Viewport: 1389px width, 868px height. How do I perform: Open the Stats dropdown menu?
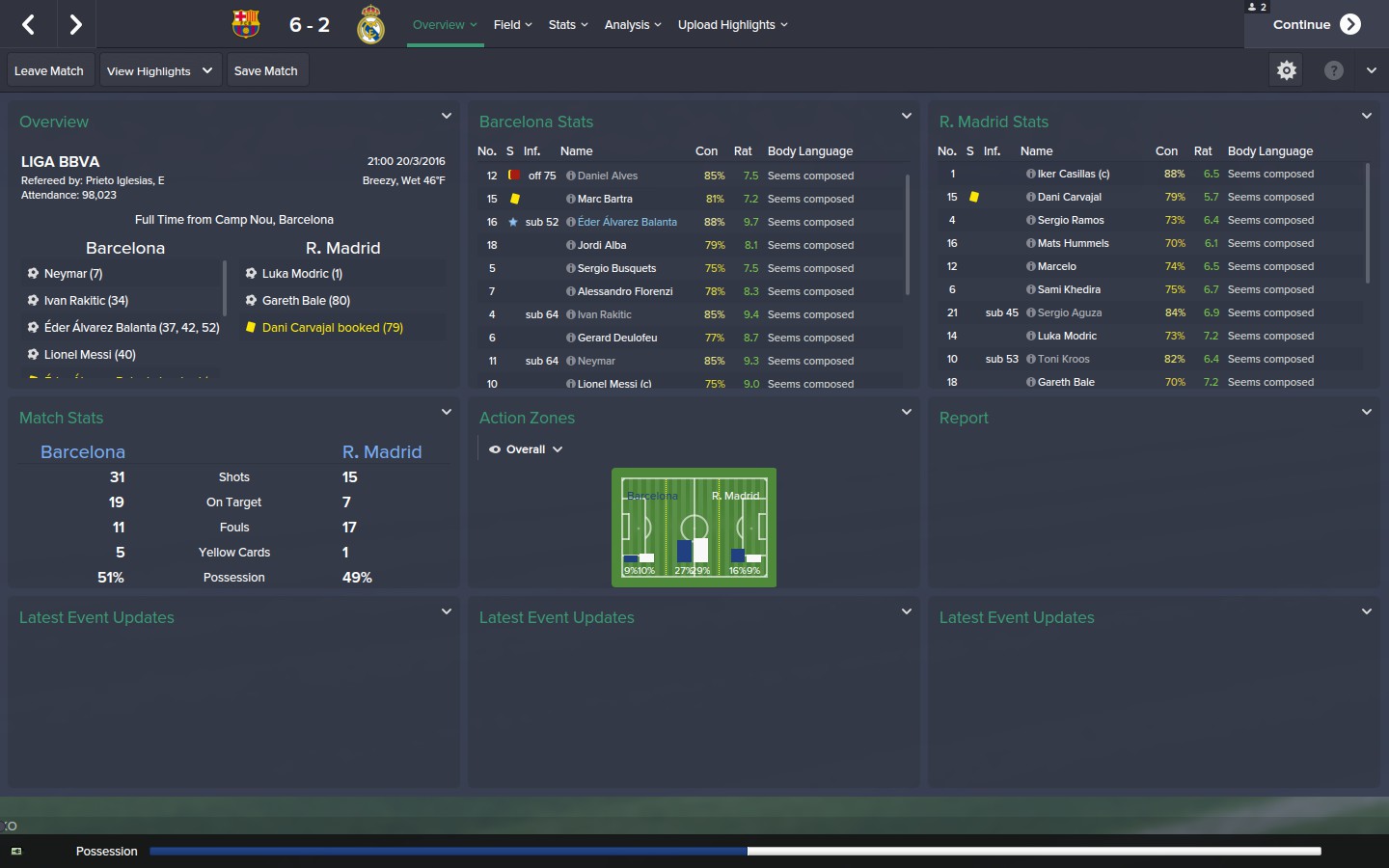coord(568,25)
